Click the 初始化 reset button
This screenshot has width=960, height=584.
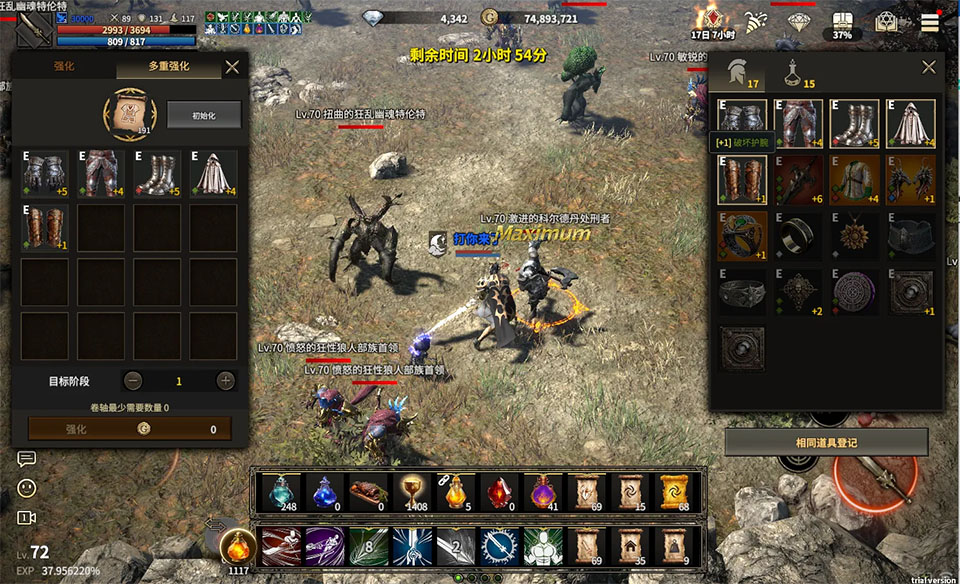click(x=204, y=115)
